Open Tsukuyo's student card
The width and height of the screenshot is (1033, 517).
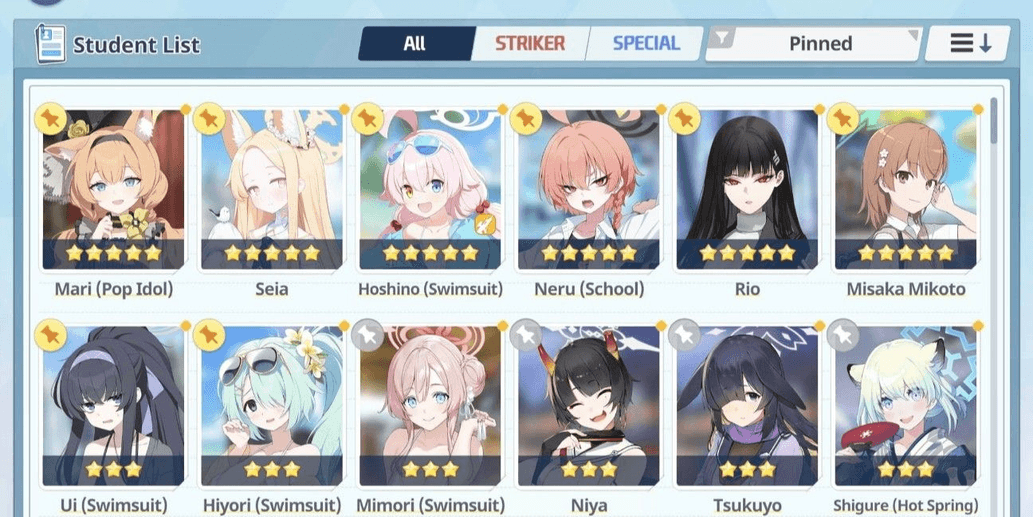747,405
